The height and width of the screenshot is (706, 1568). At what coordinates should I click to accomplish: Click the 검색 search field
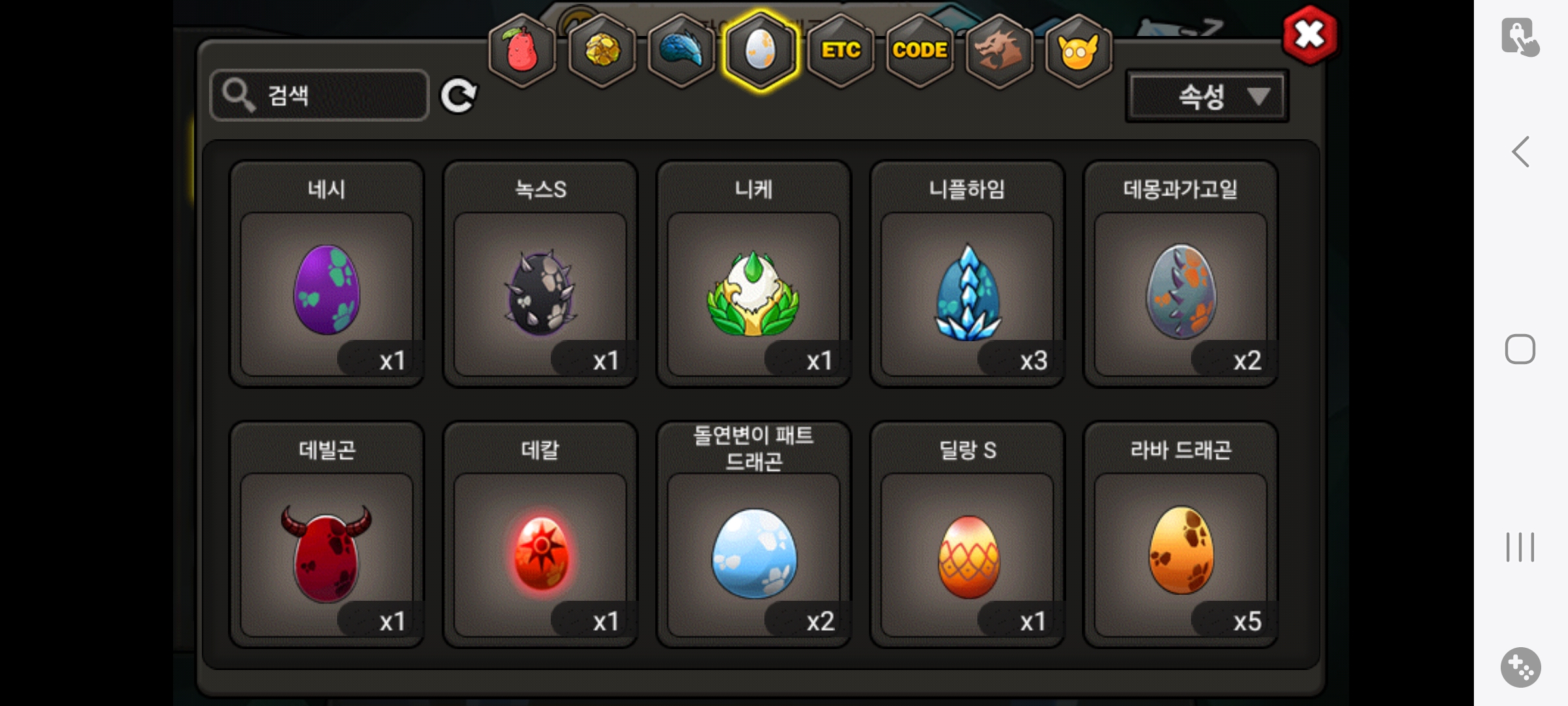pos(320,95)
